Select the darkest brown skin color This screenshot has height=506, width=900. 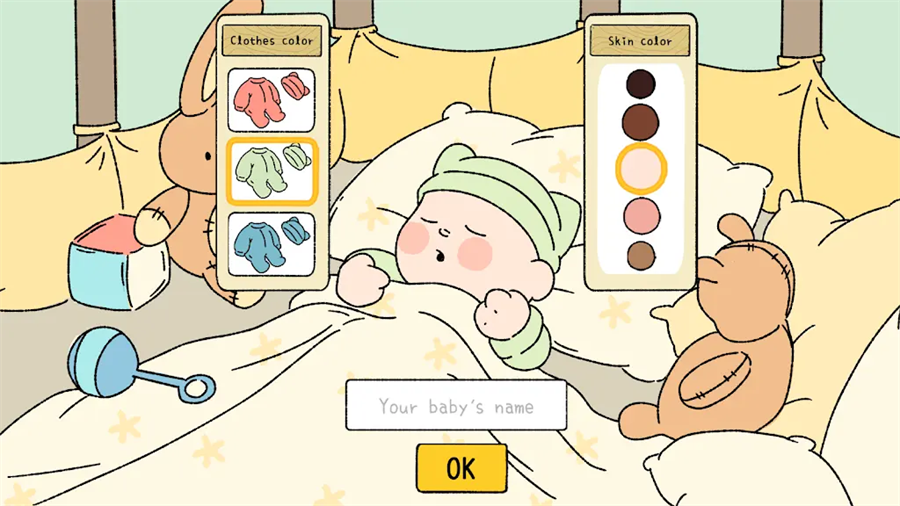(640, 83)
